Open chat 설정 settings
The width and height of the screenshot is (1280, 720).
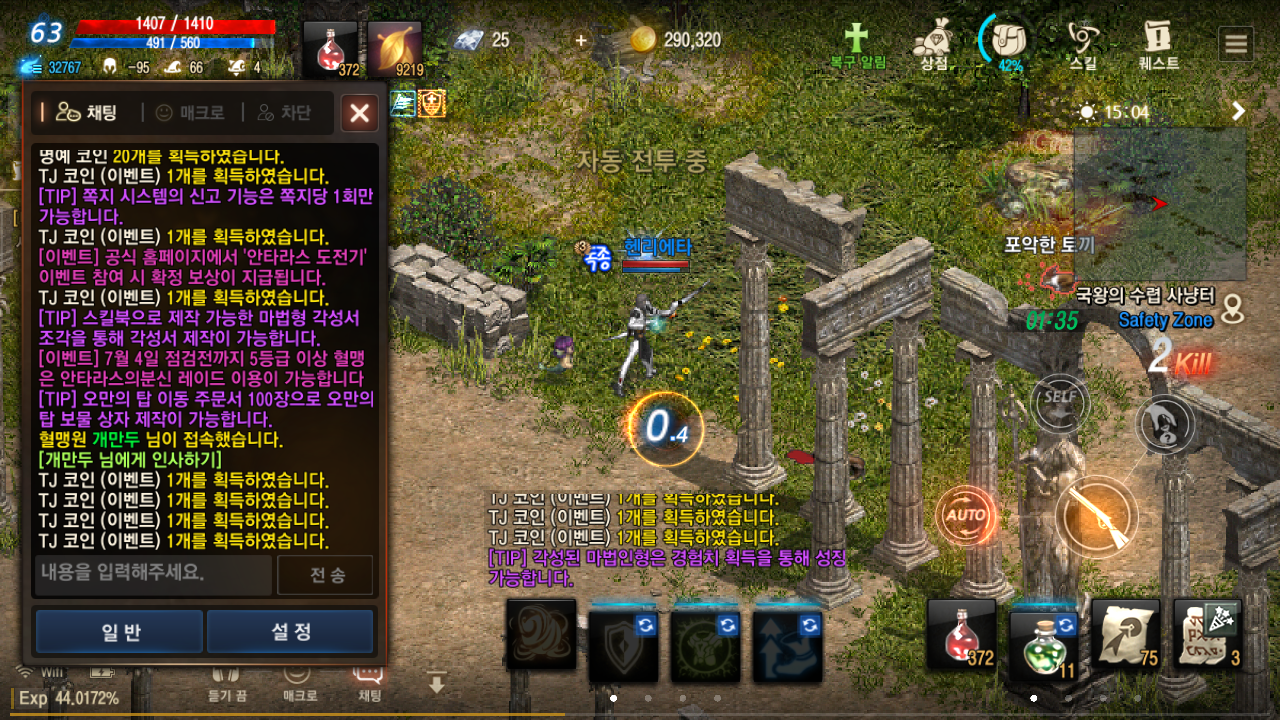(290, 632)
